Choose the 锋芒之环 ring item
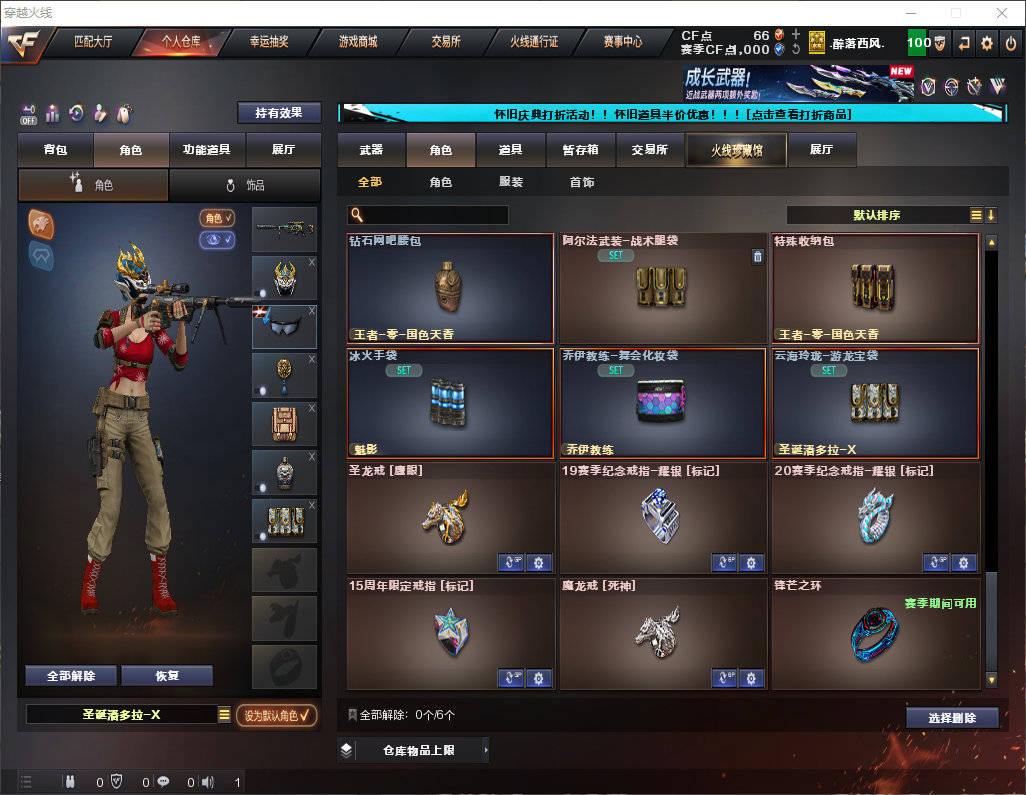This screenshot has height=795, width=1026. click(875, 633)
